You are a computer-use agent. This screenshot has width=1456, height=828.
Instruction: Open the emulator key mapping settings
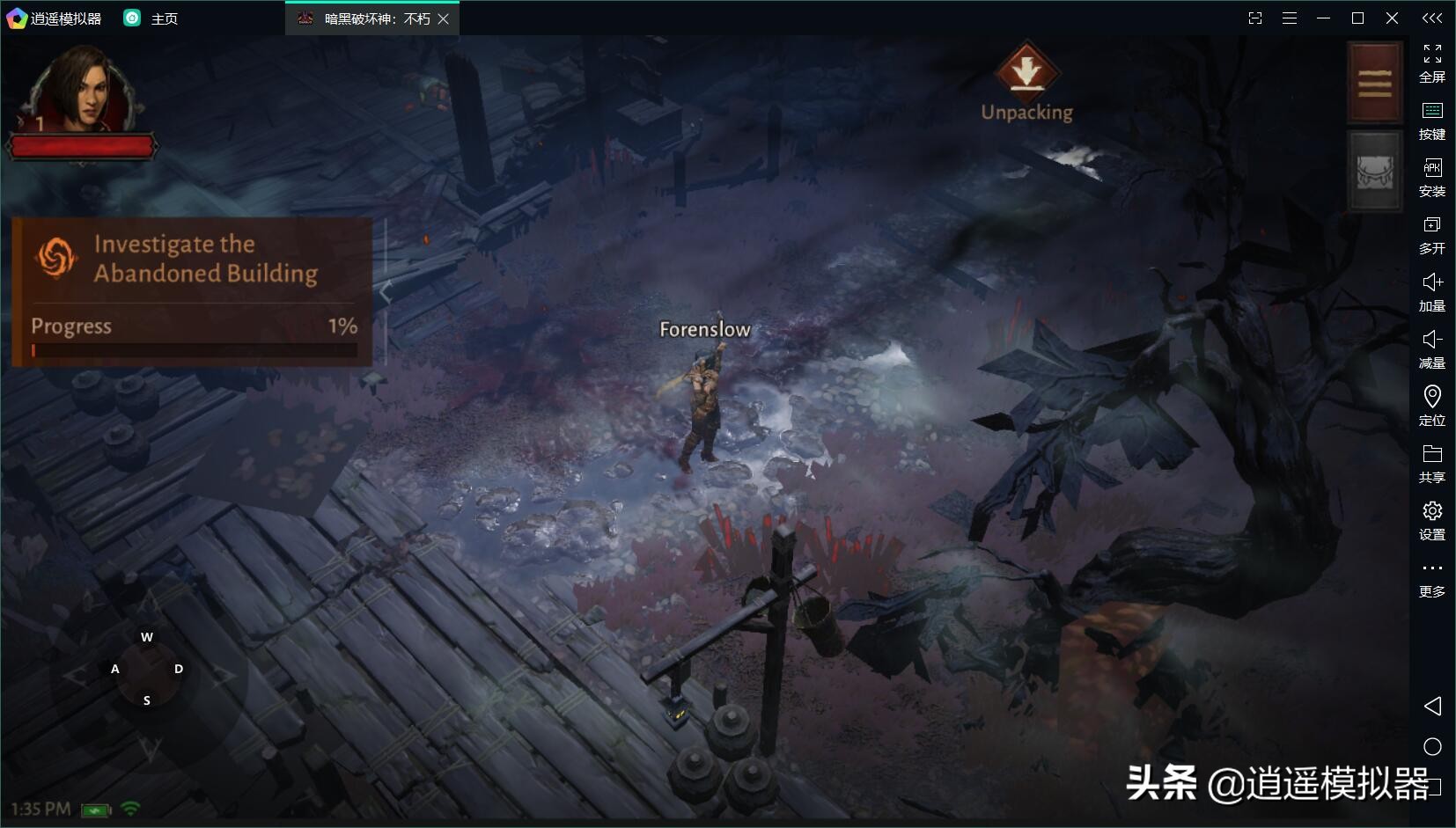(1432, 121)
